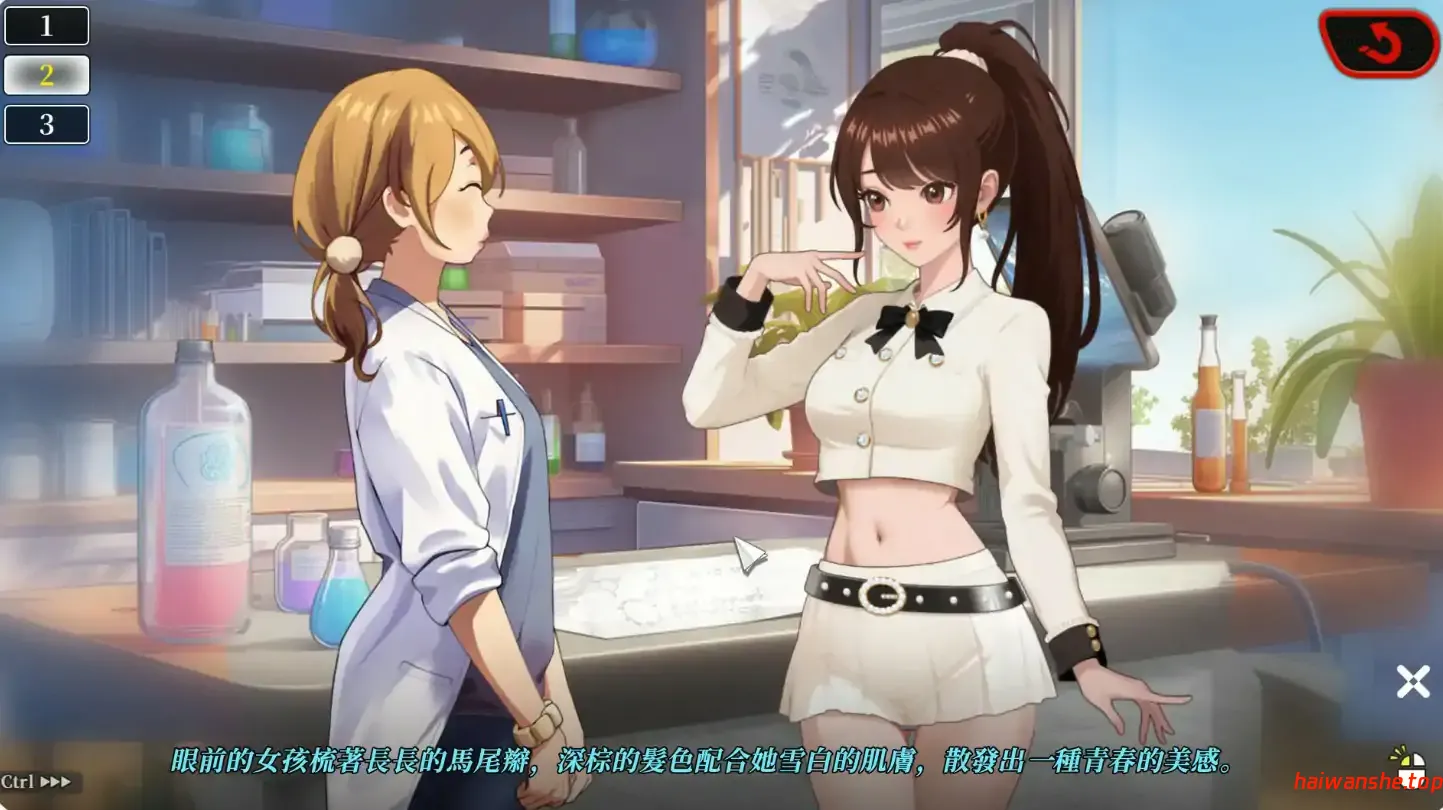The height and width of the screenshot is (810, 1443).
Task: Select numbered slot button 1
Action: point(46,26)
